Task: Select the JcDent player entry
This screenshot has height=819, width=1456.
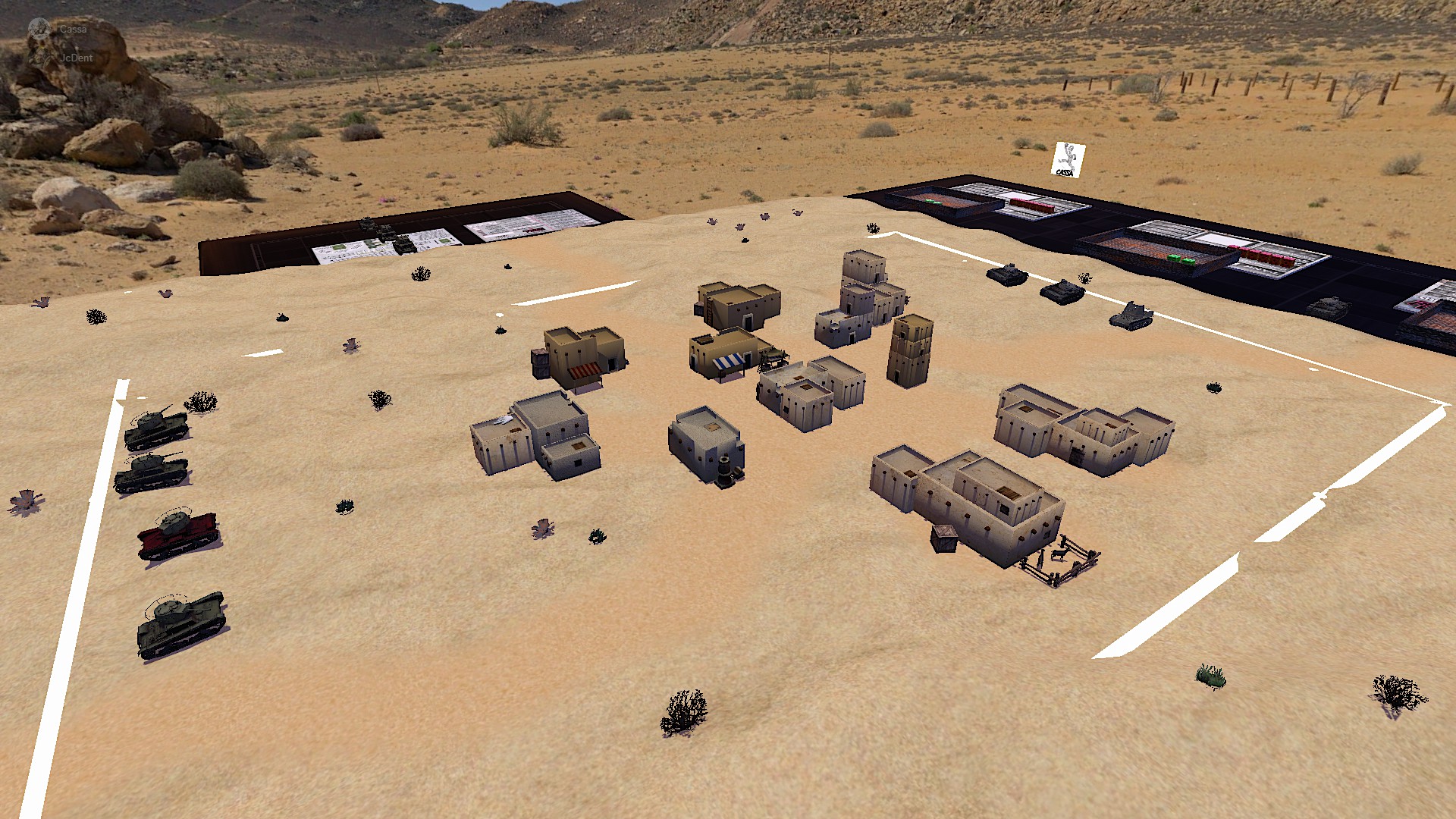Action: (76, 58)
